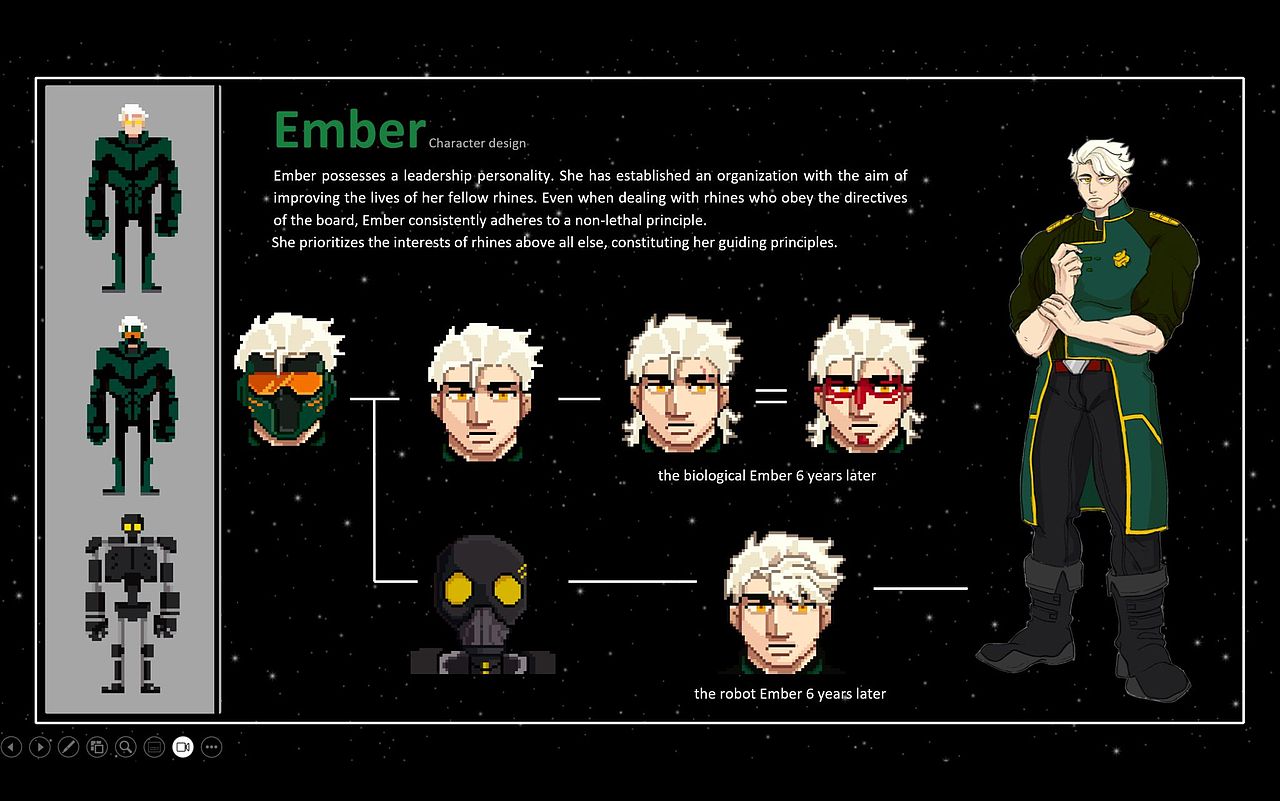The image size is (1280, 801).
Task: Open the slide navigator grid icon
Action: [97, 747]
